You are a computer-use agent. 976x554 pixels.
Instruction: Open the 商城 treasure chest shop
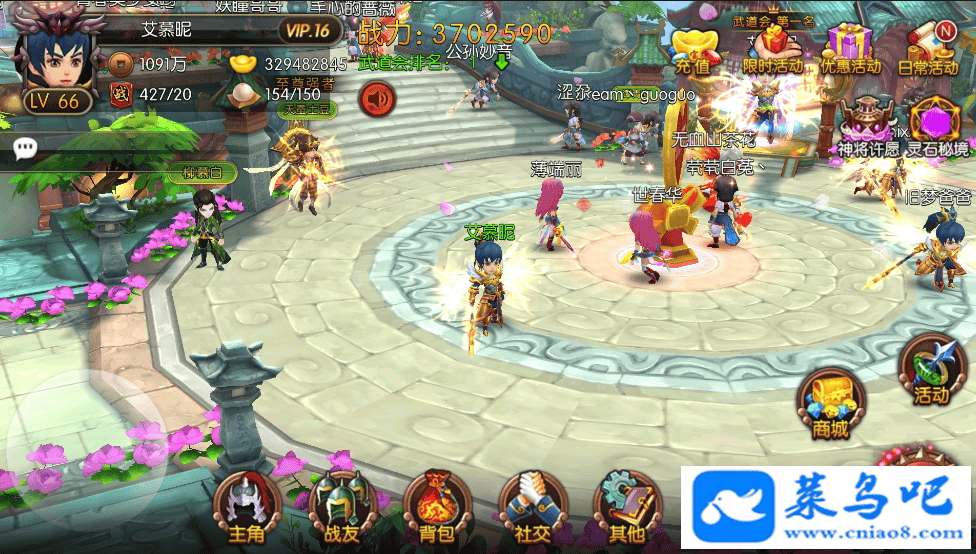830,403
